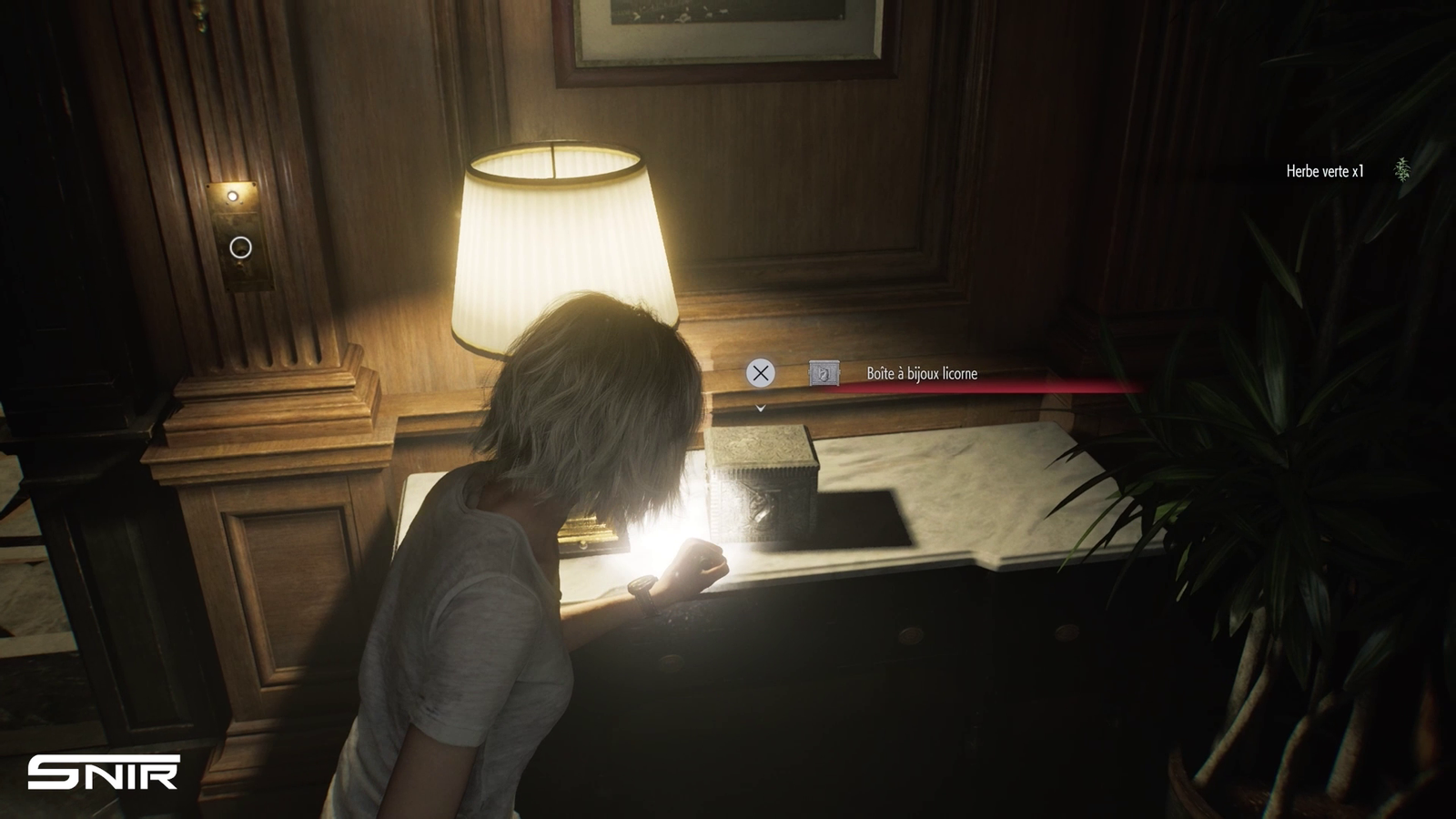Select the Boîte à bijoux licorne pickup label
This screenshot has width=1456, height=819.
[x=922, y=374]
